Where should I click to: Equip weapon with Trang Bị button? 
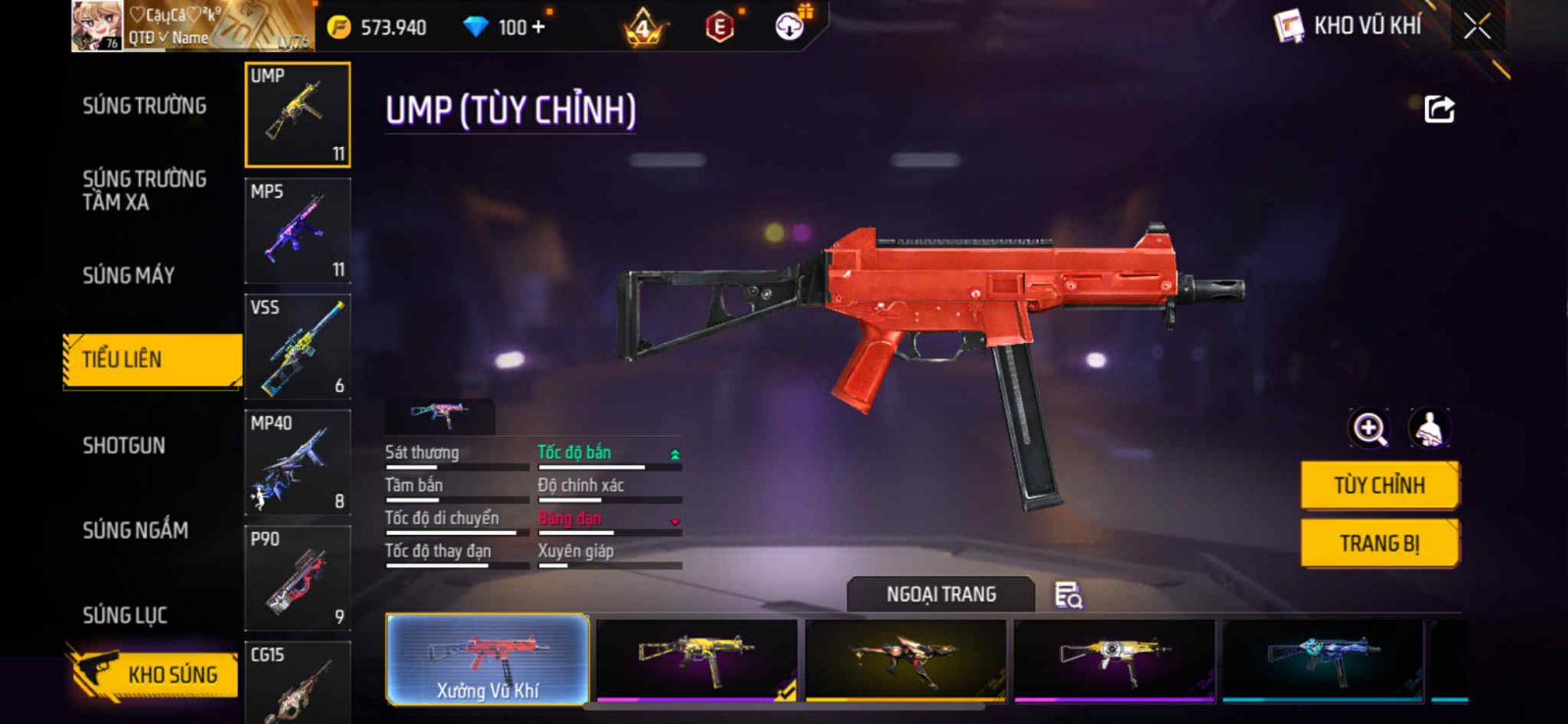click(x=1379, y=543)
